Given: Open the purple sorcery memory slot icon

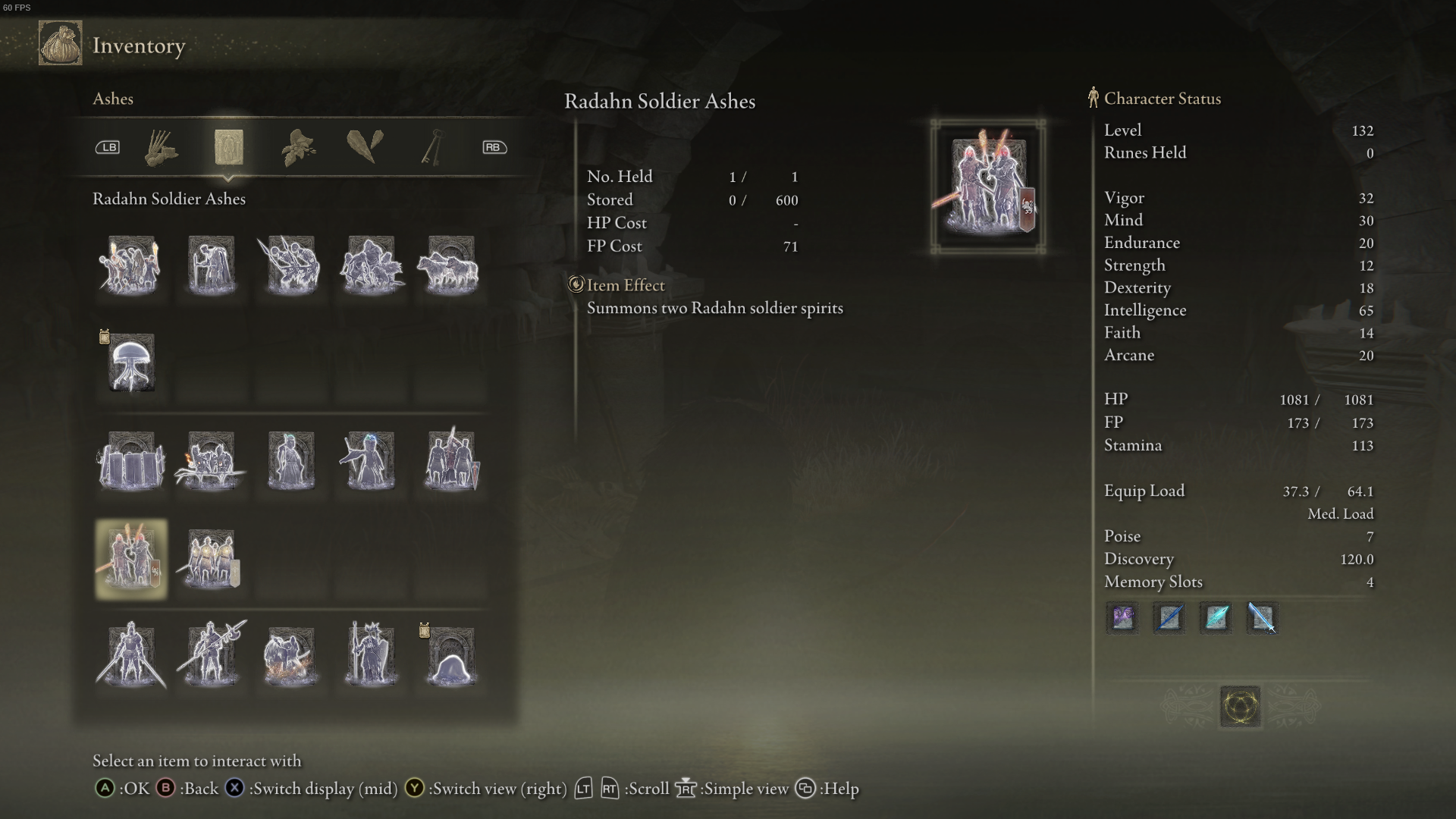Looking at the screenshot, I should point(1122,618).
